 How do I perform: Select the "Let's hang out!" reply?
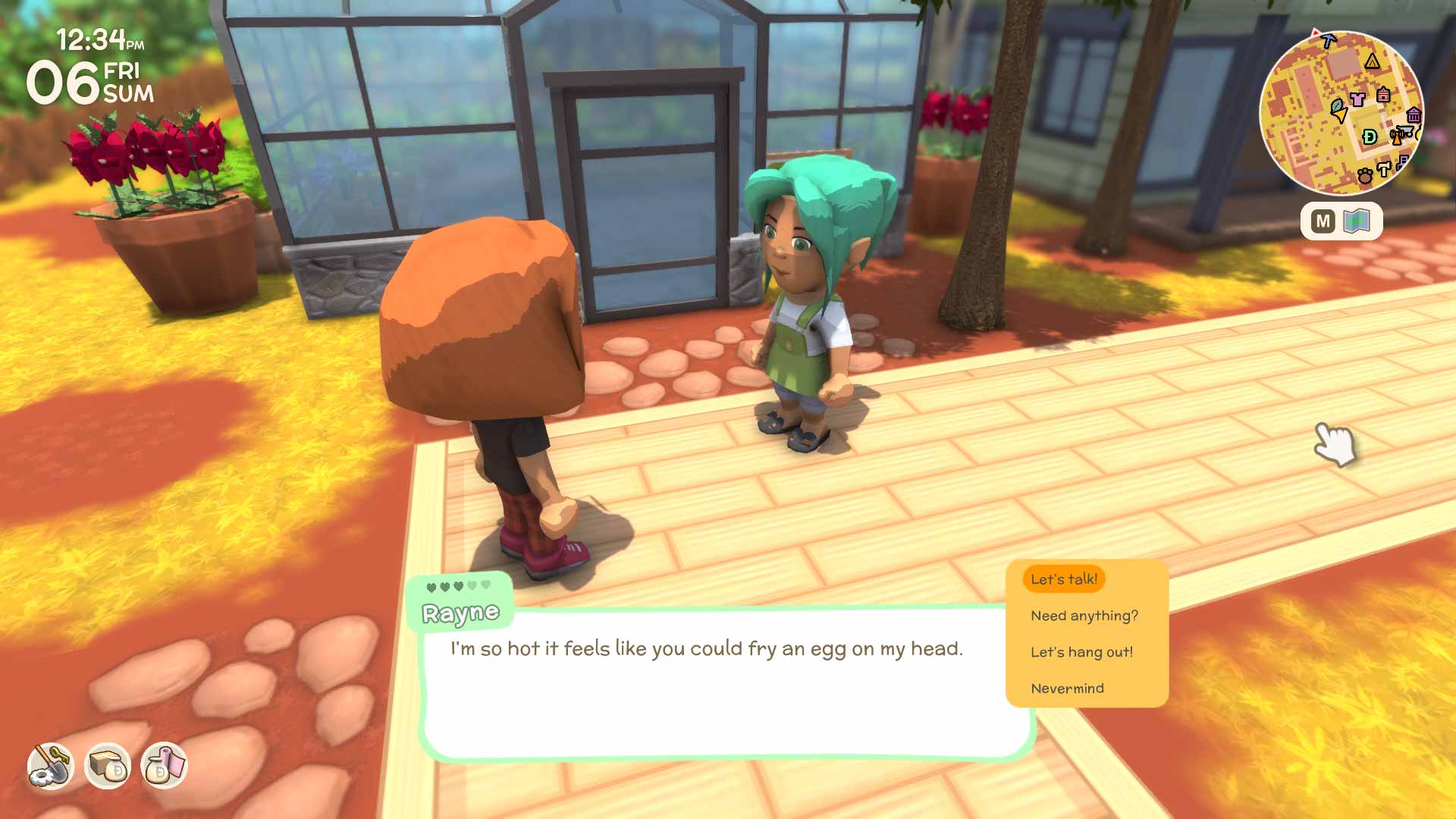1081,652
